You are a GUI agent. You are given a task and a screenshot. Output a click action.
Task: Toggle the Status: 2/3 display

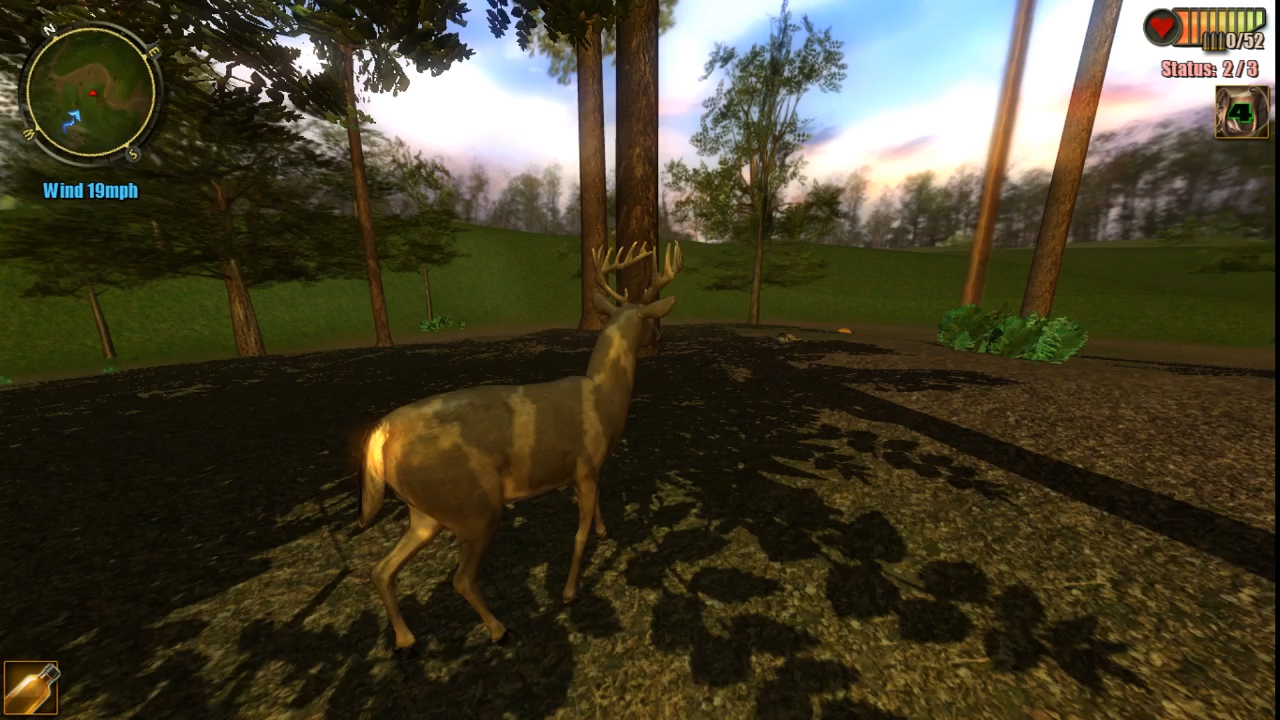click(1210, 67)
